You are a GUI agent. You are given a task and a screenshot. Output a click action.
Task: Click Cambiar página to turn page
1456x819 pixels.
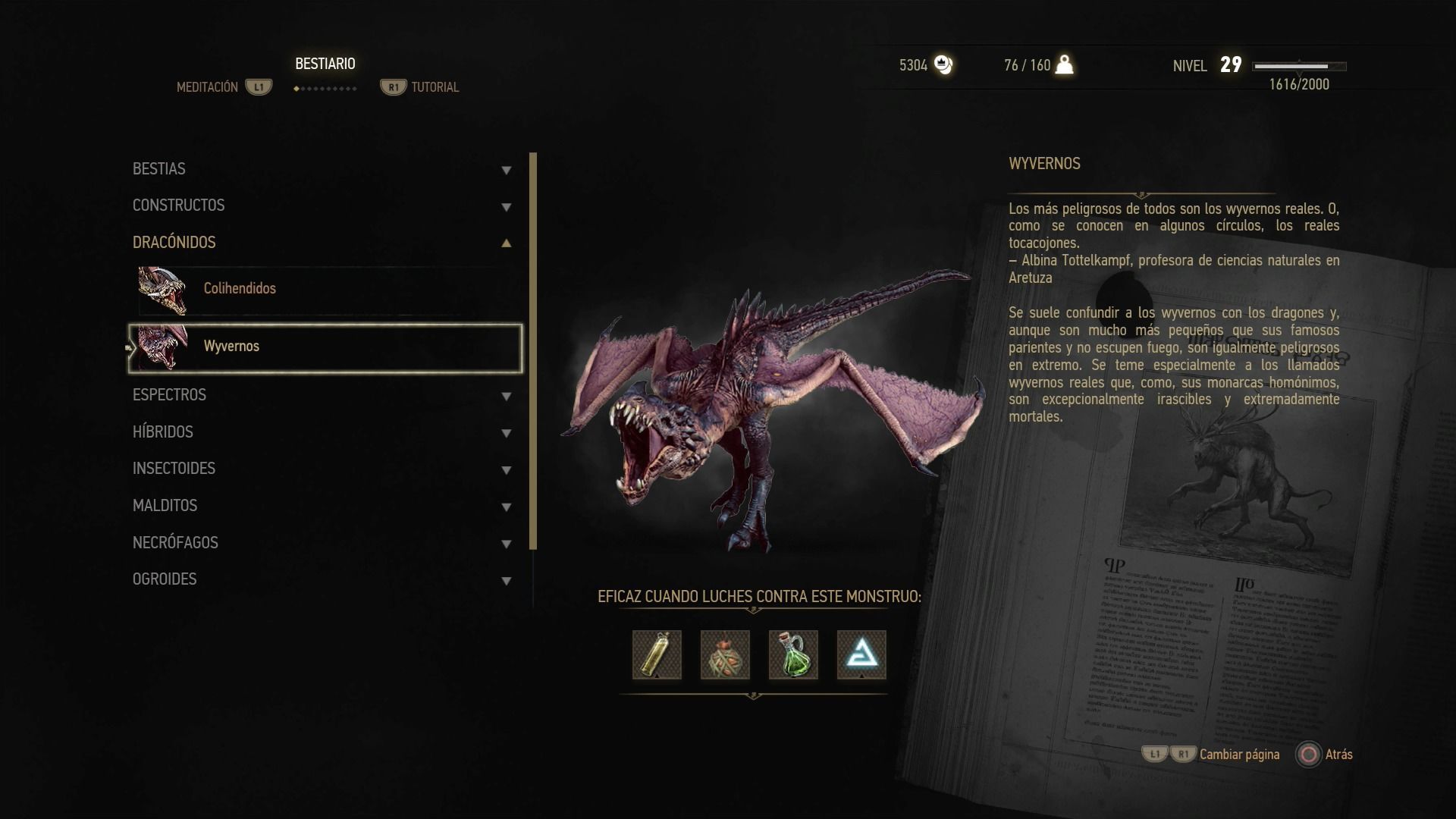pos(1238,755)
